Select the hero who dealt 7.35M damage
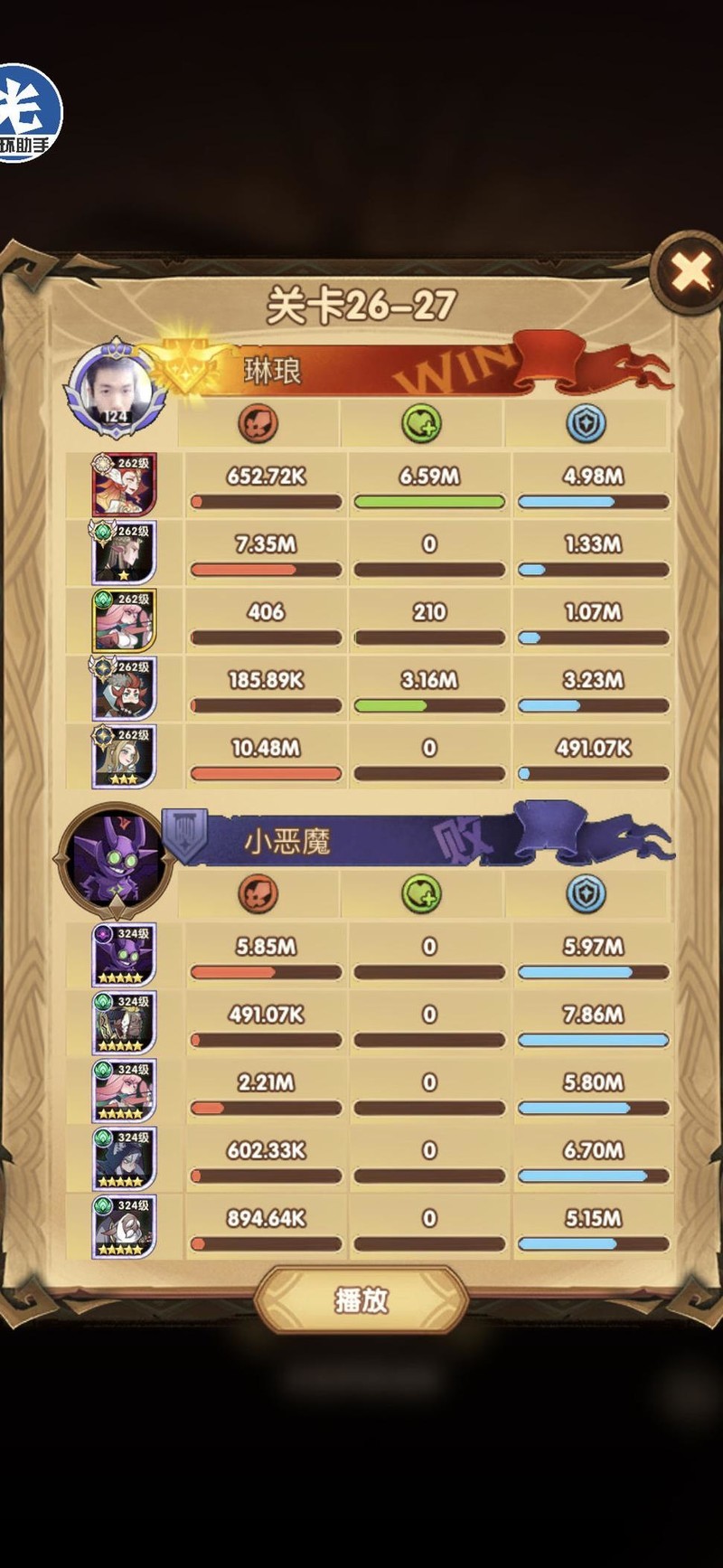Image resolution: width=723 pixels, height=1568 pixels. tap(125, 553)
